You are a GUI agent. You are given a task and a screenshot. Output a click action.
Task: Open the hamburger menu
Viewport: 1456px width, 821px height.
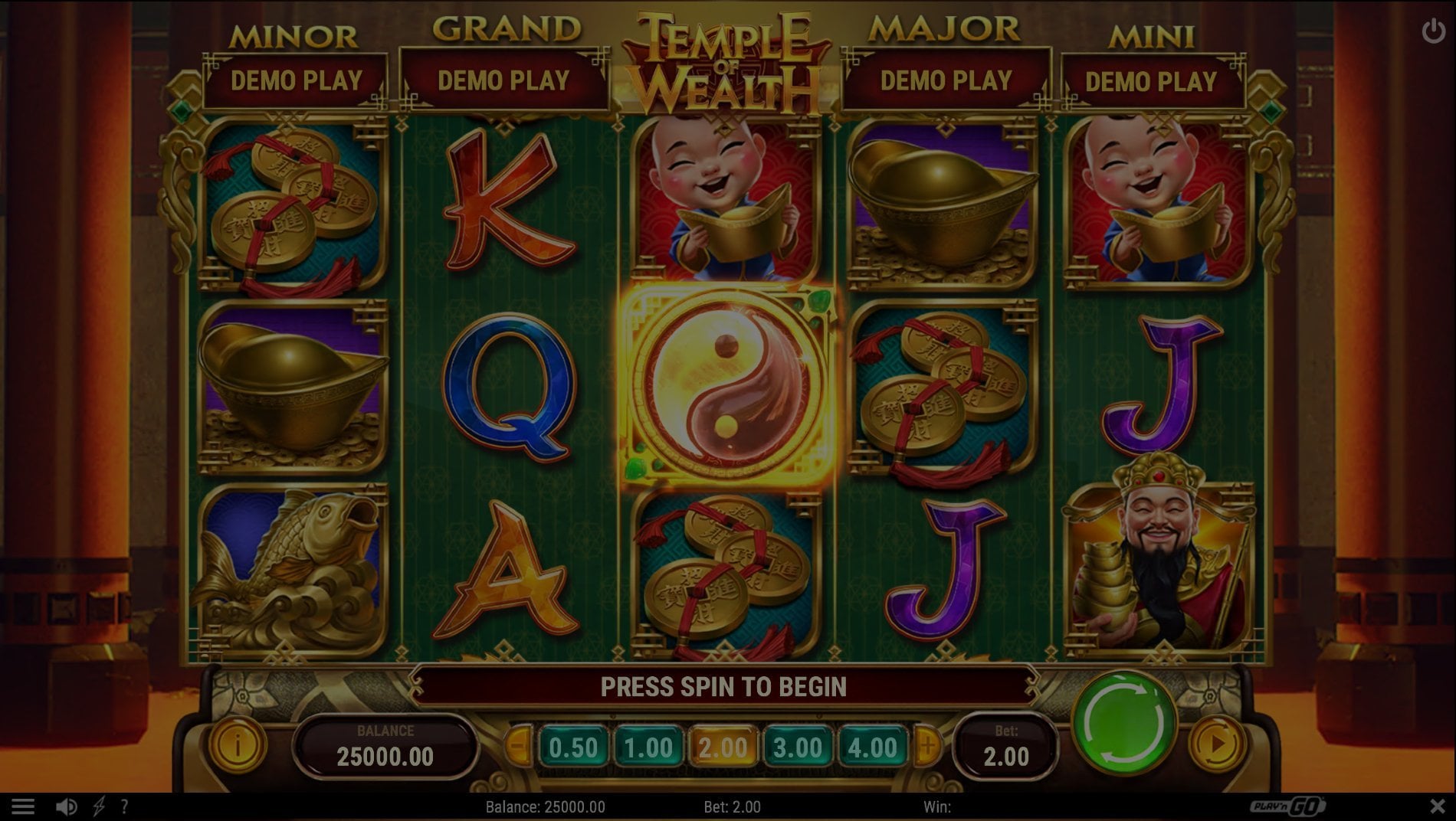tap(23, 806)
